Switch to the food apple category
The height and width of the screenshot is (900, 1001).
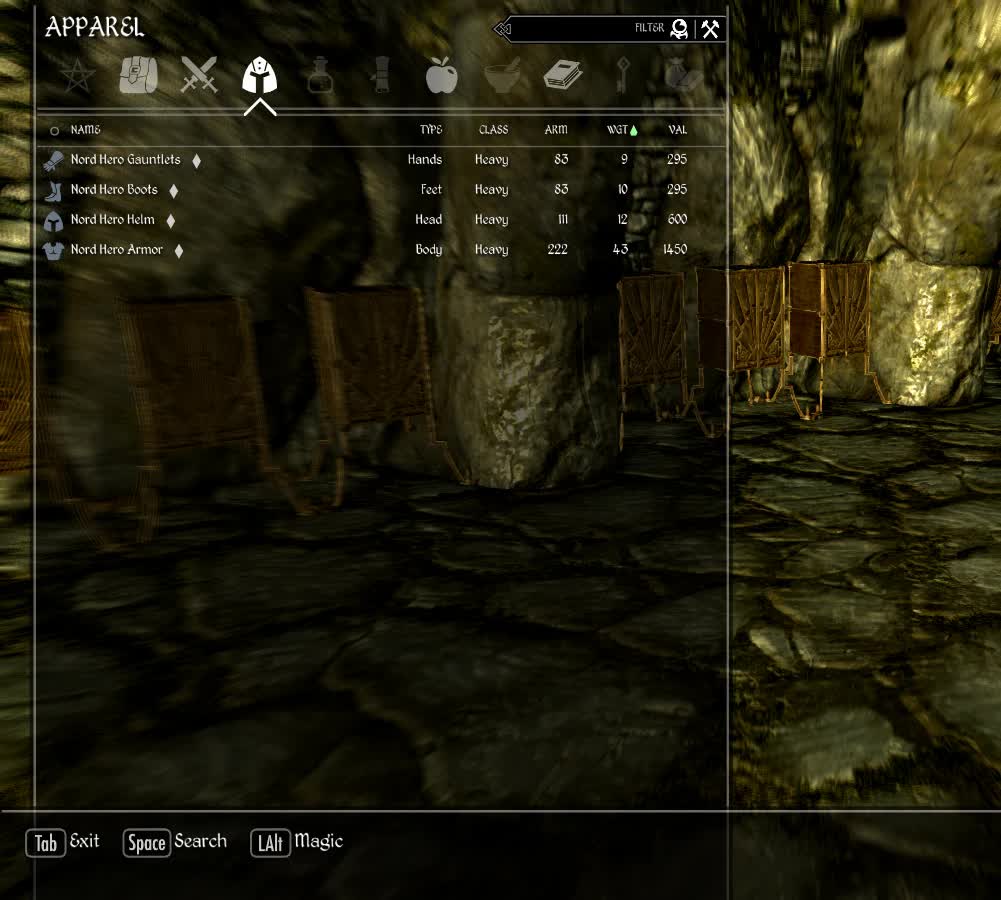click(441, 76)
